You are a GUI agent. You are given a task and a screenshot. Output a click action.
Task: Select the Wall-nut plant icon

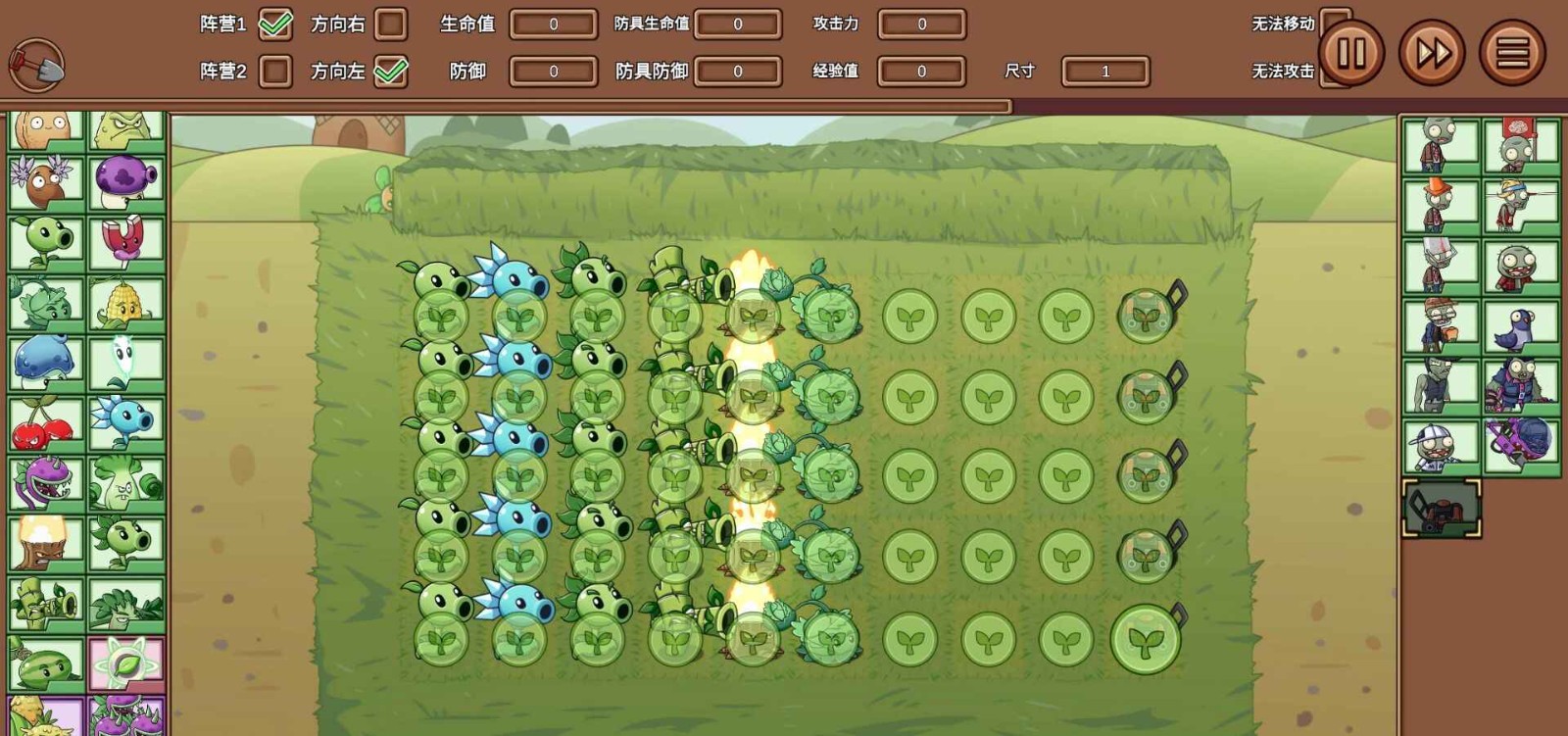click(x=46, y=127)
